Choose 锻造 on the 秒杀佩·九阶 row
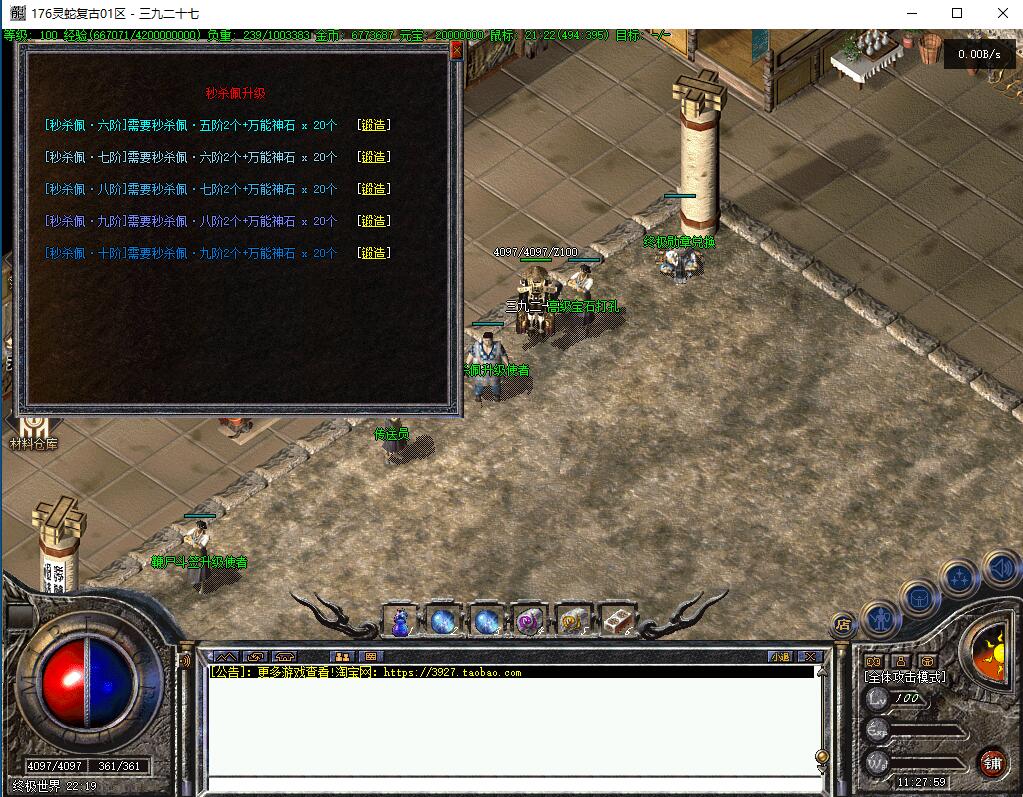Viewport: 1023px width, 797px height. click(373, 221)
